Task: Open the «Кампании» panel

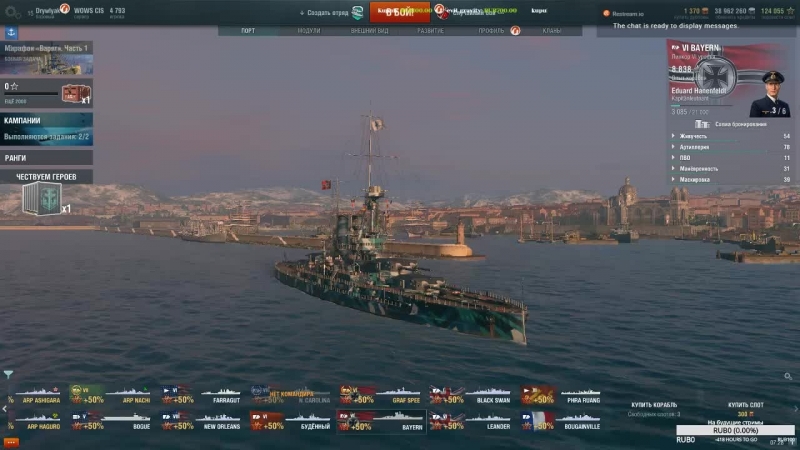Action: [x=46, y=127]
